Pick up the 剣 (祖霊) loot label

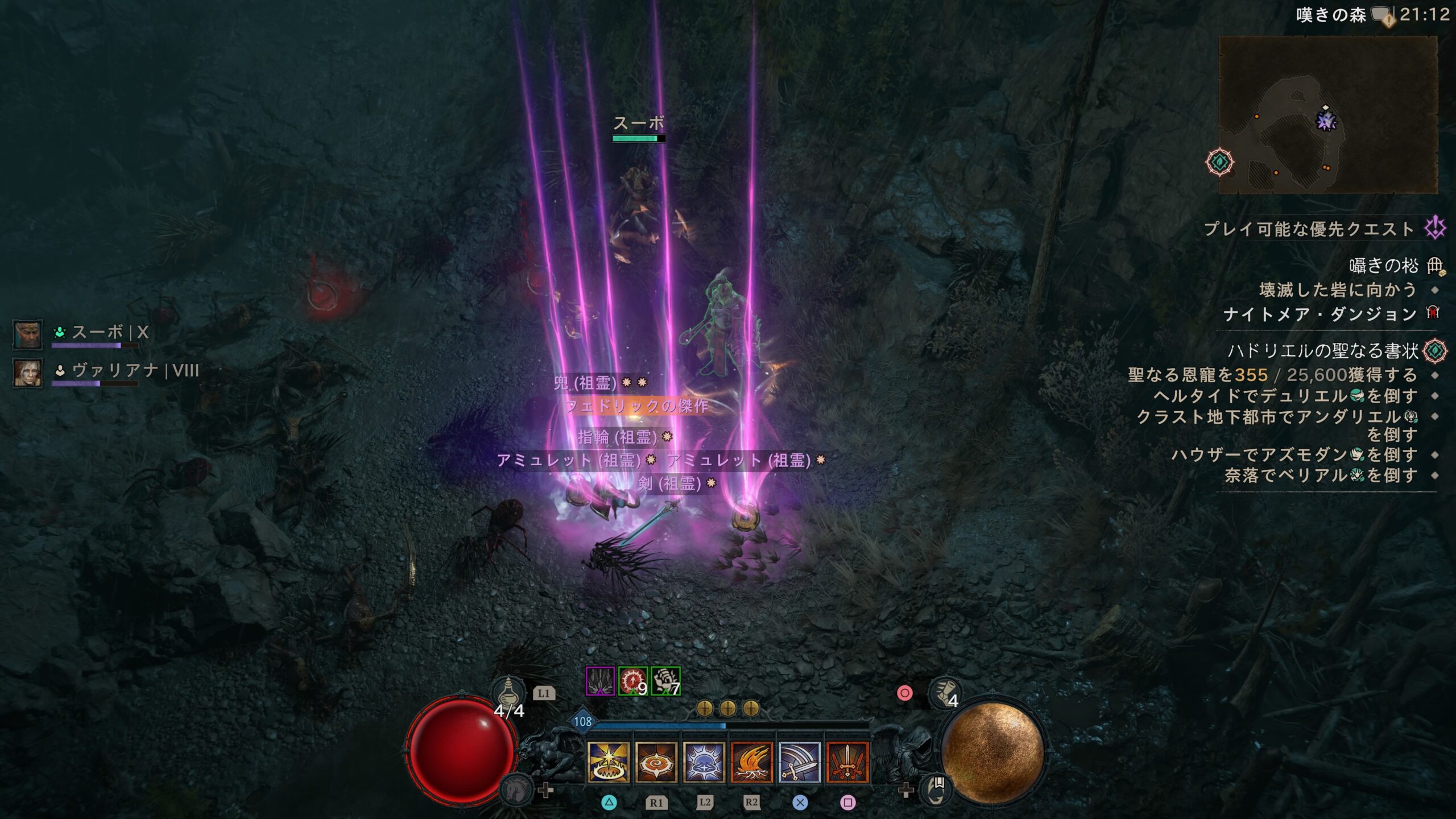[670, 483]
